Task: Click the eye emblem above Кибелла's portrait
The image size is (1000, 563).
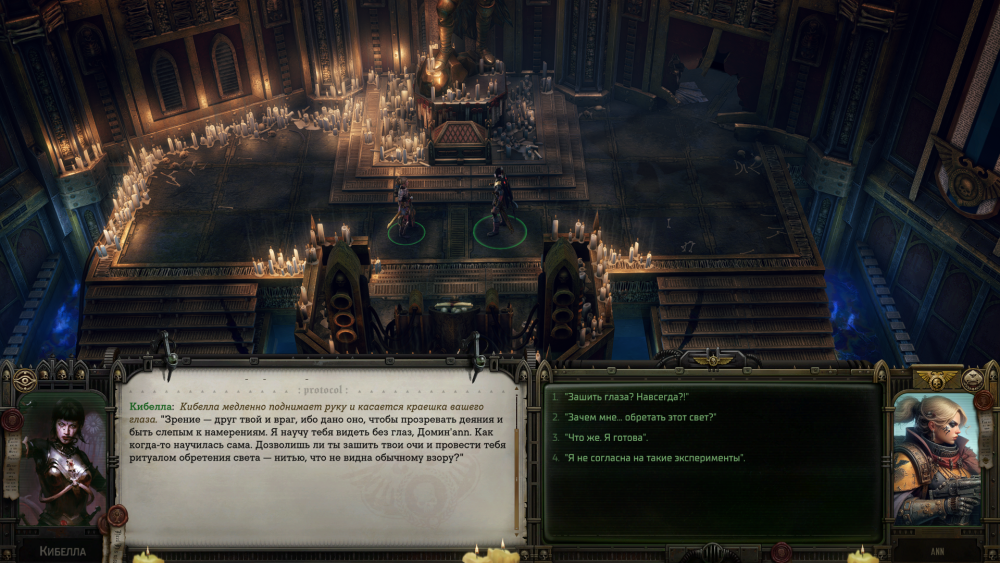Action: pyautogui.click(x=26, y=379)
